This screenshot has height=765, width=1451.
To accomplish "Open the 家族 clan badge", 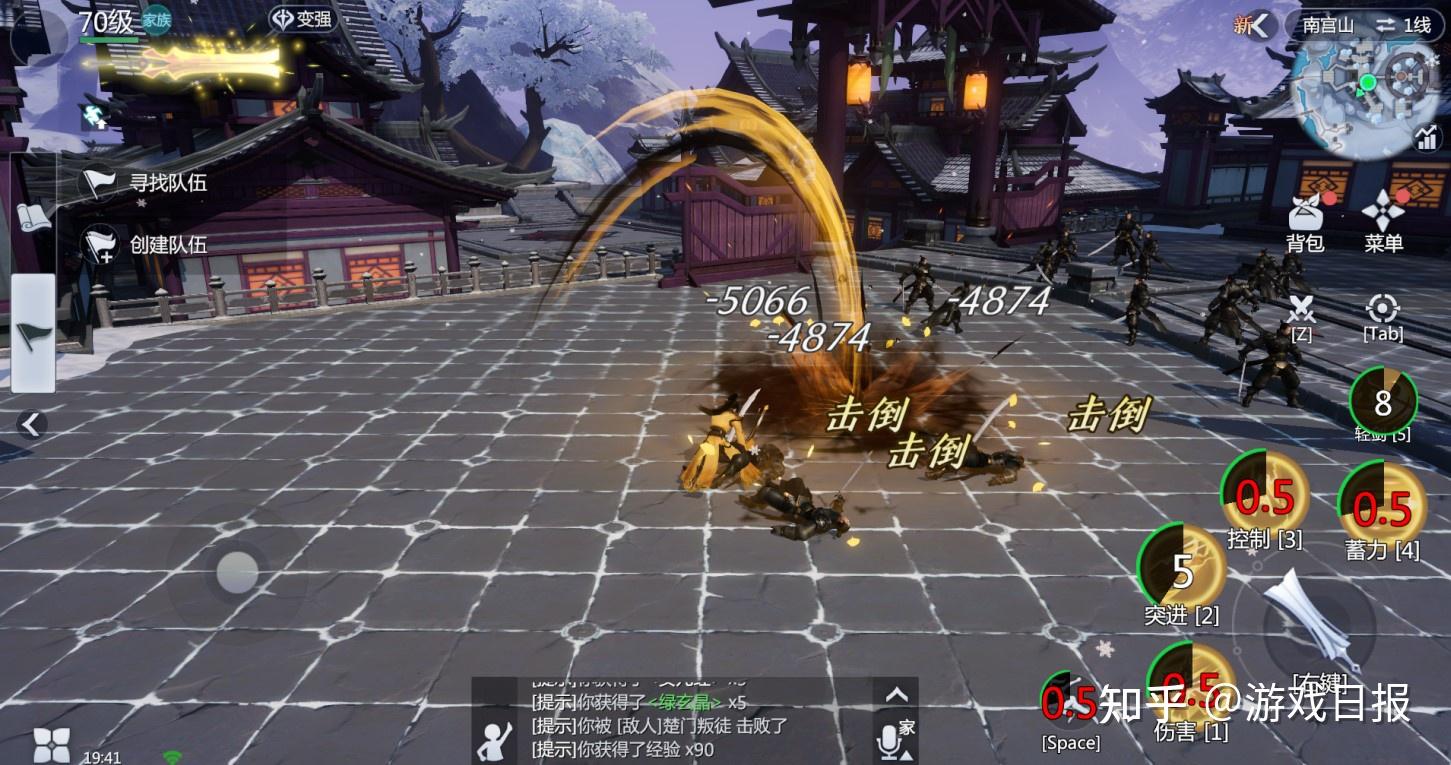I will tap(156, 20).
